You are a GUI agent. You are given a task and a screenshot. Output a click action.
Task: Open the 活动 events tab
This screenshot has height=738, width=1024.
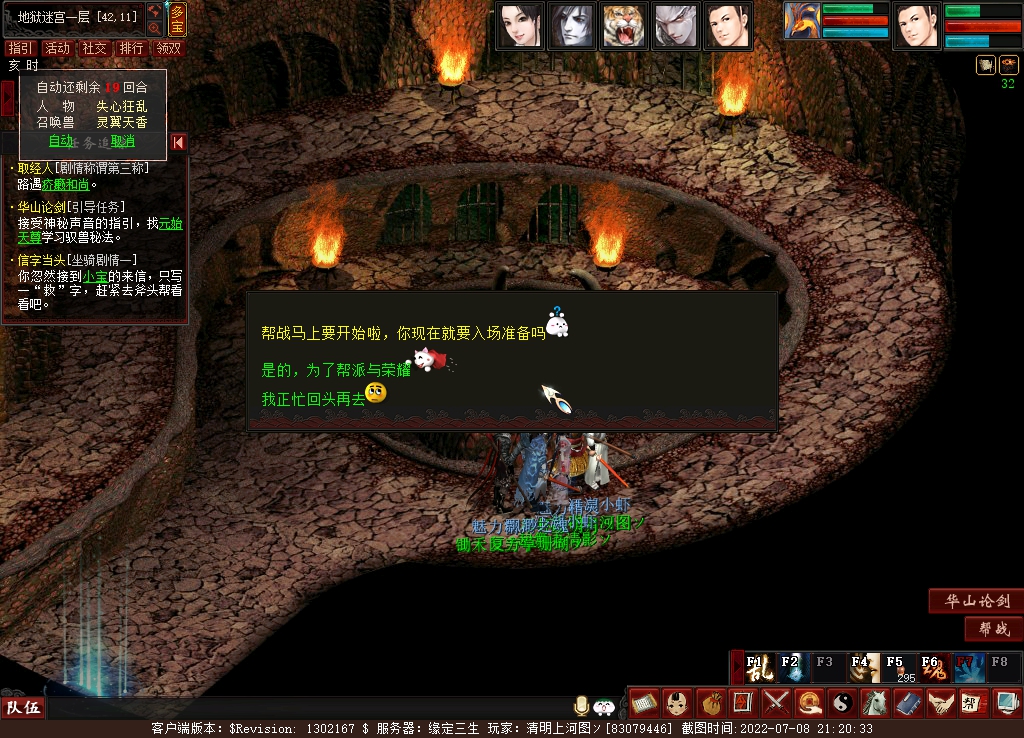[x=58, y=48]
